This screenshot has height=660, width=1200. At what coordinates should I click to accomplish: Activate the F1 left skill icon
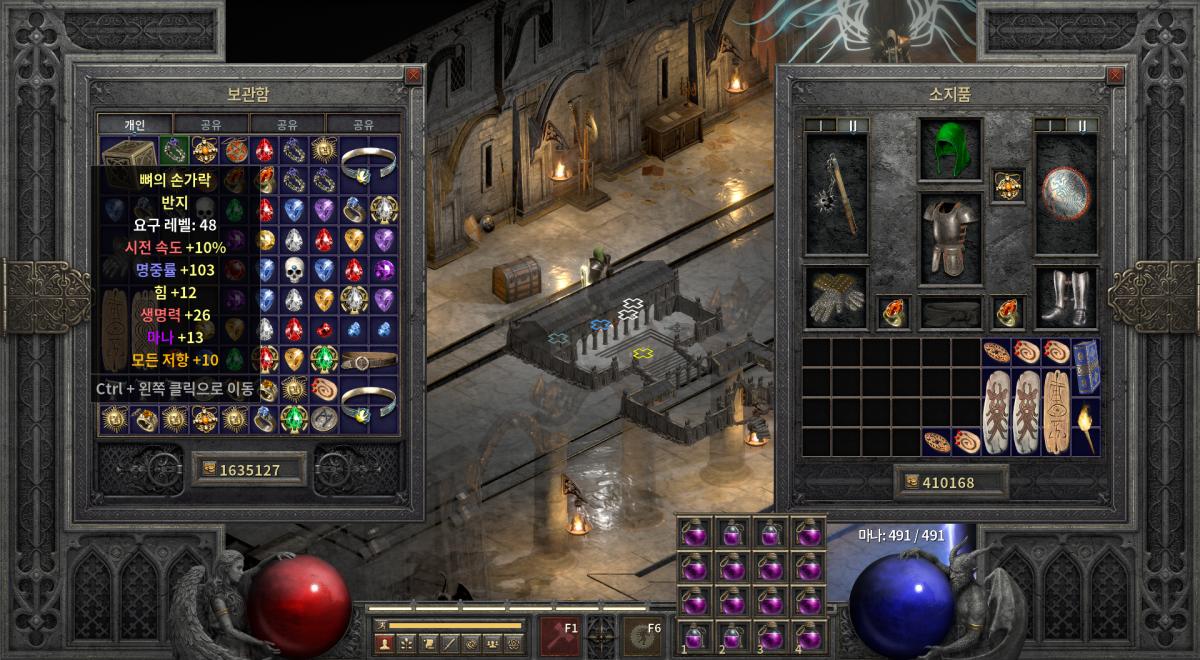(560, 635)
